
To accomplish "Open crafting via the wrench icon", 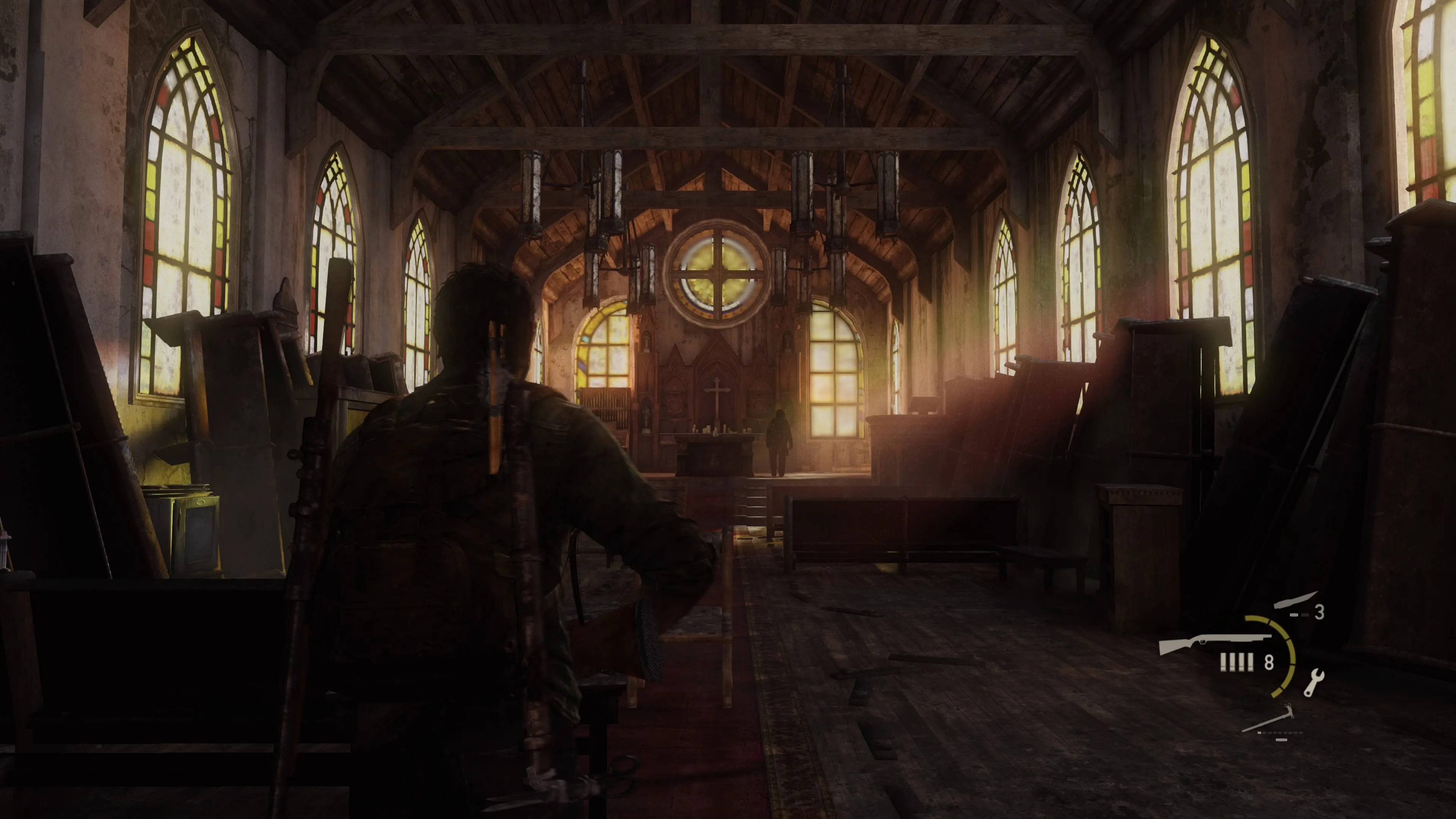I will pos(1313,682).
